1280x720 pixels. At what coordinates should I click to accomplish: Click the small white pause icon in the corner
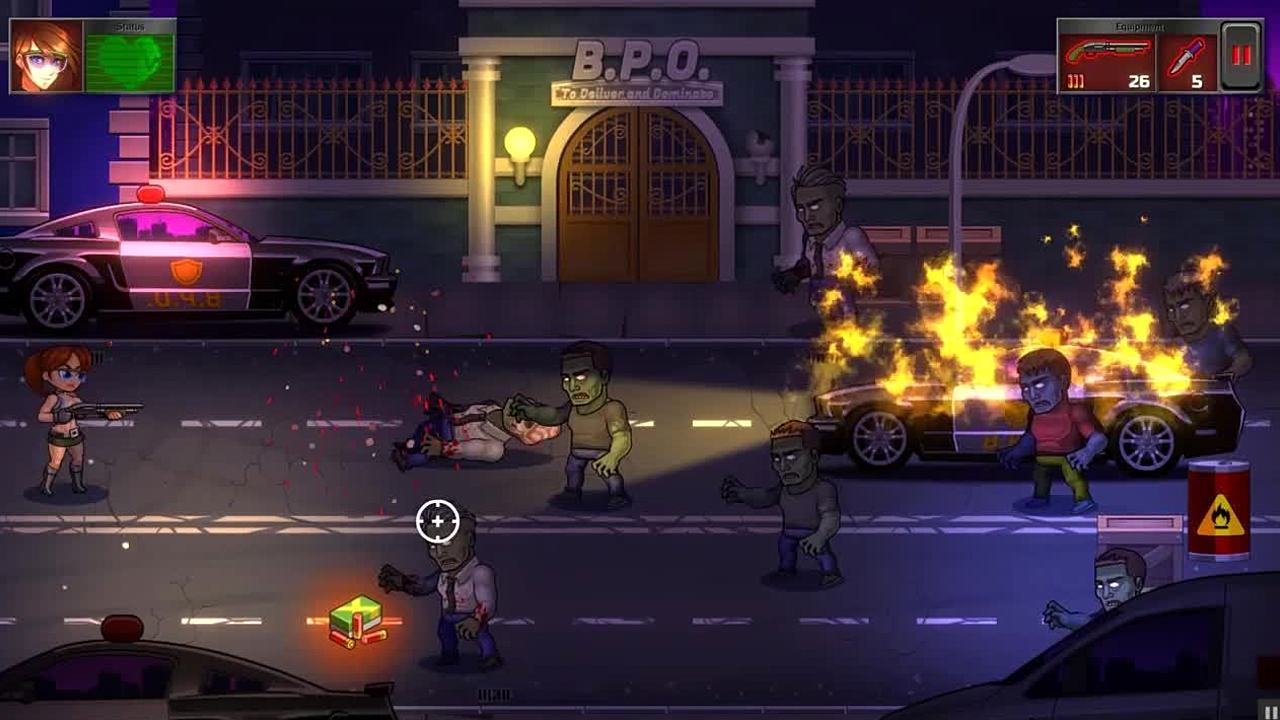[x=1271, y=712]
